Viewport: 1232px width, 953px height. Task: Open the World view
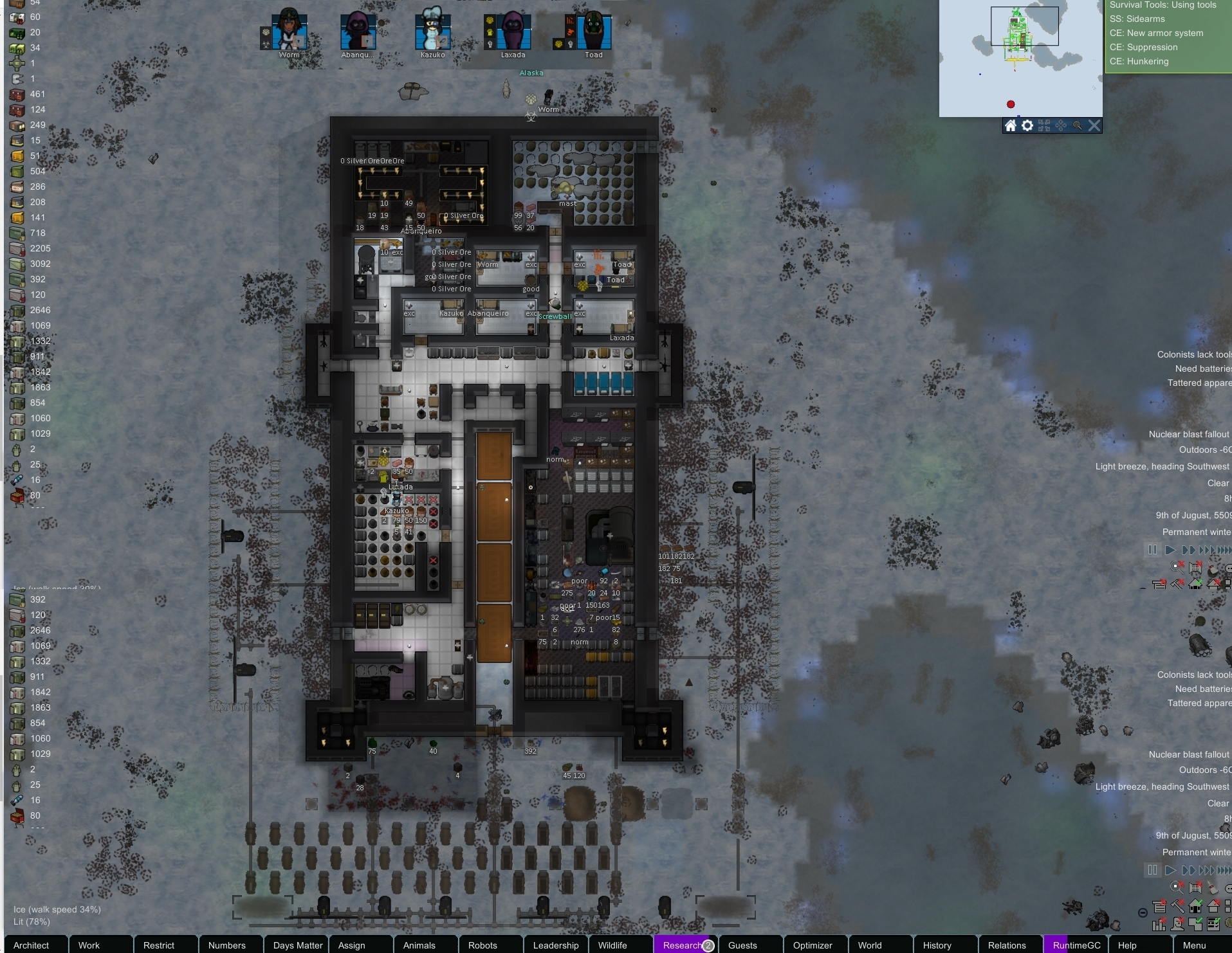[x=870, y=945]
